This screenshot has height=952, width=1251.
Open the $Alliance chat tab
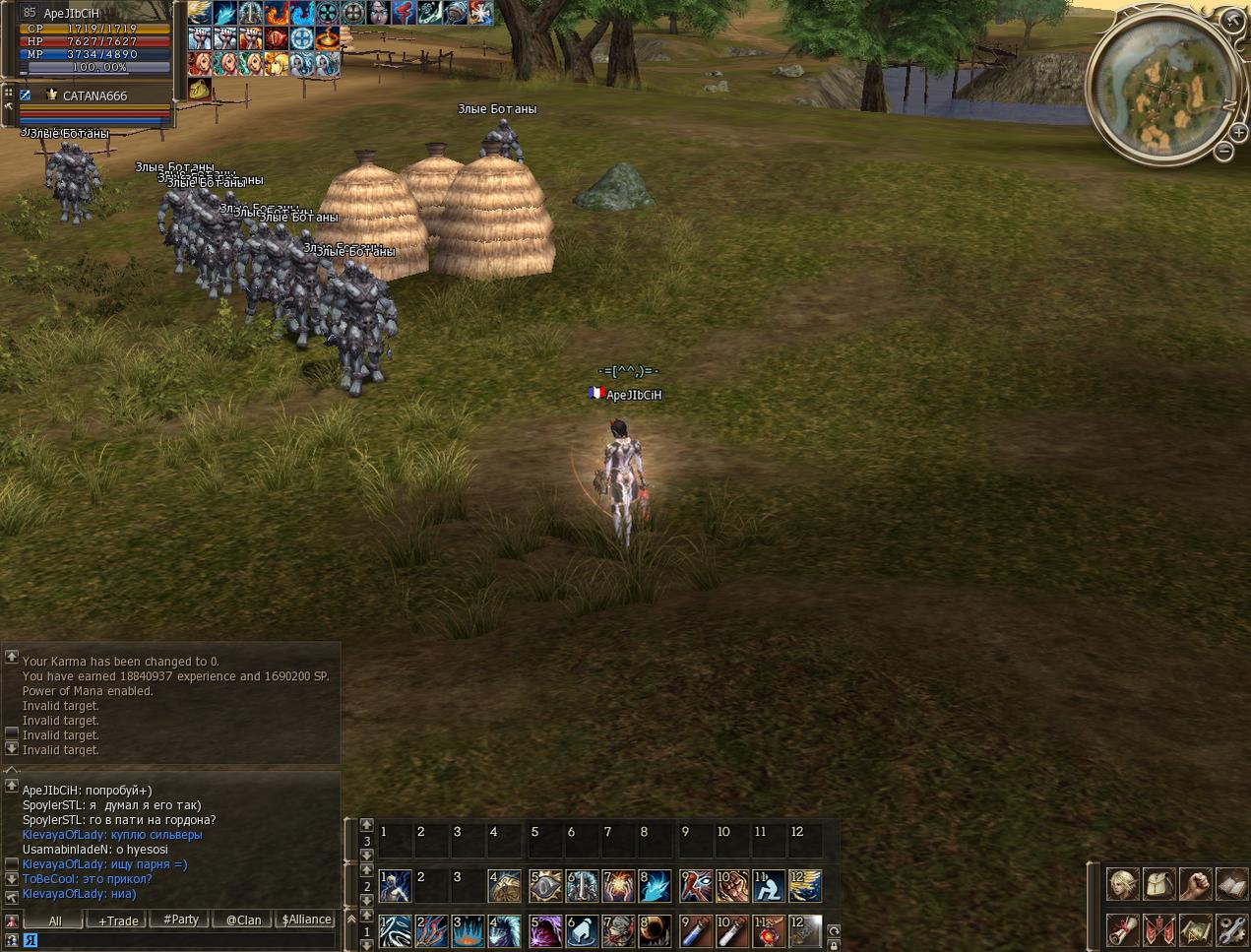click(x=306, y=920)
